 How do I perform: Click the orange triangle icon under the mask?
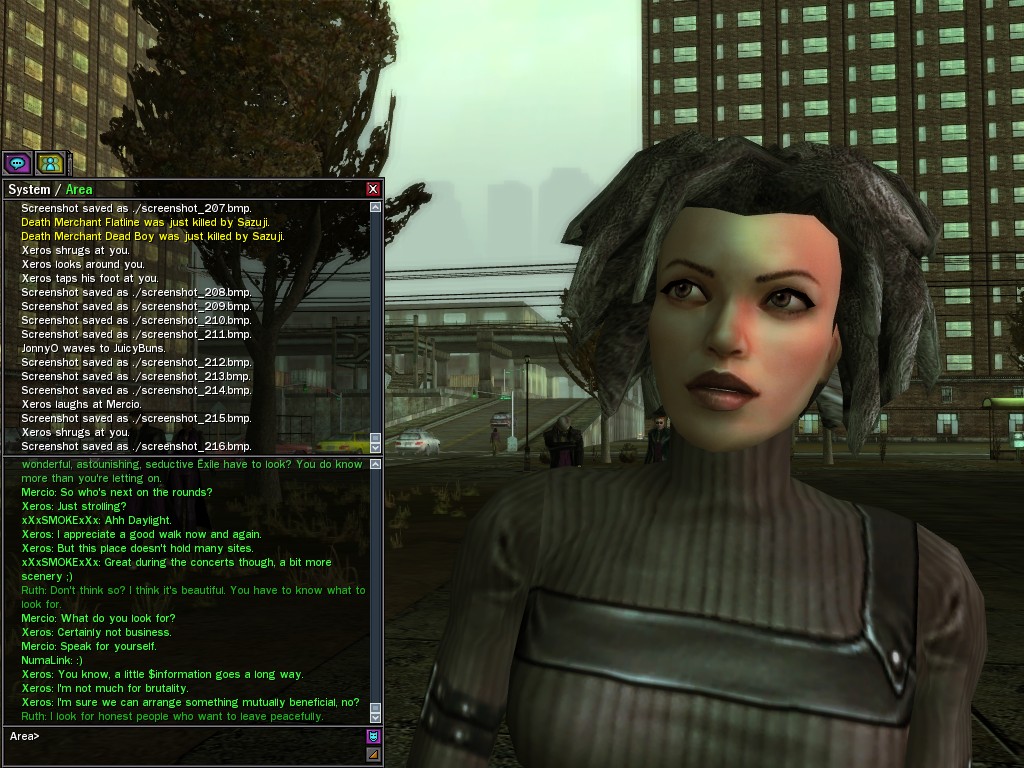point(374,754)
